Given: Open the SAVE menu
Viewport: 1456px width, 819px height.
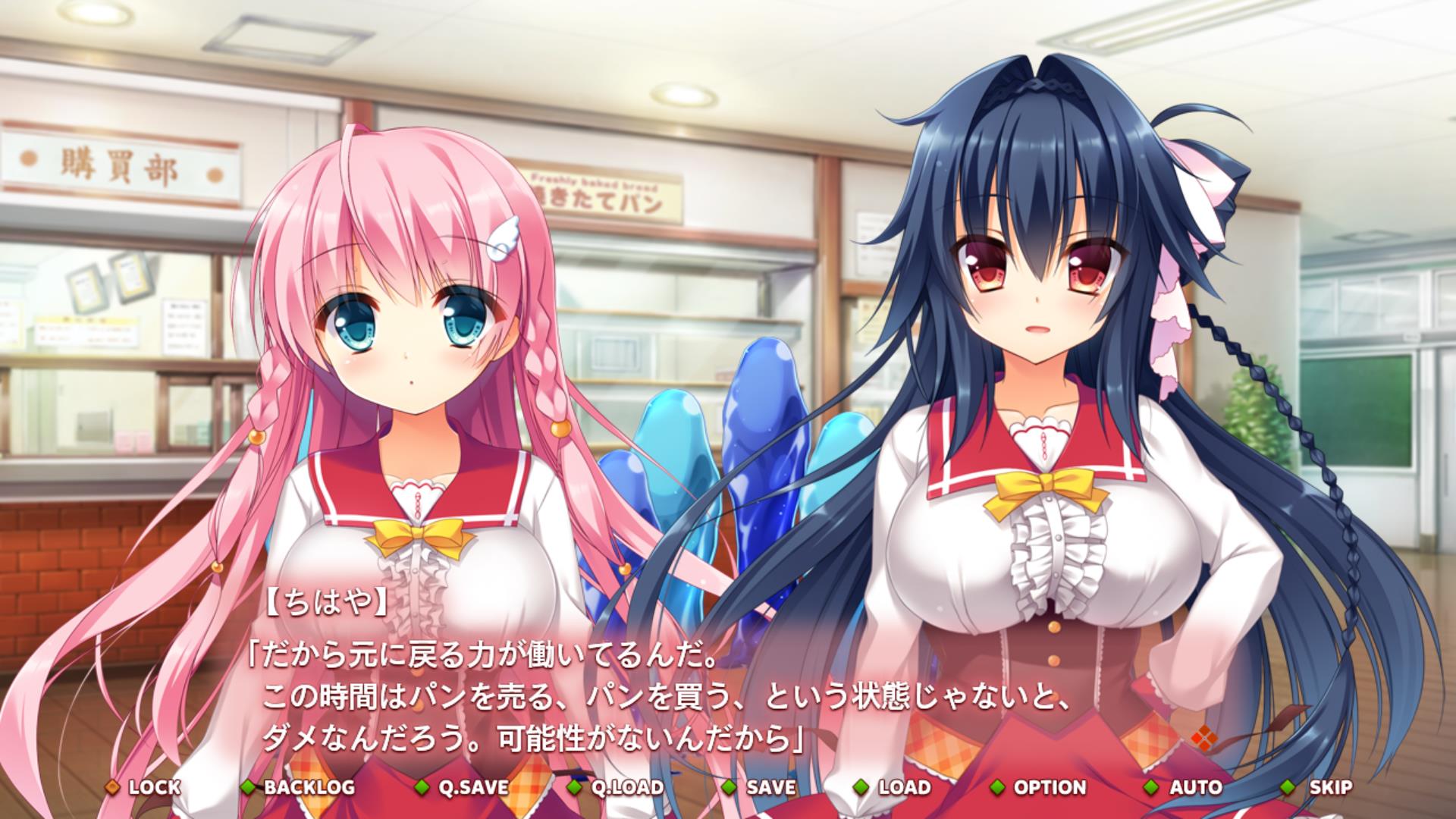Looking at the screenshot, I should (762, 787).
